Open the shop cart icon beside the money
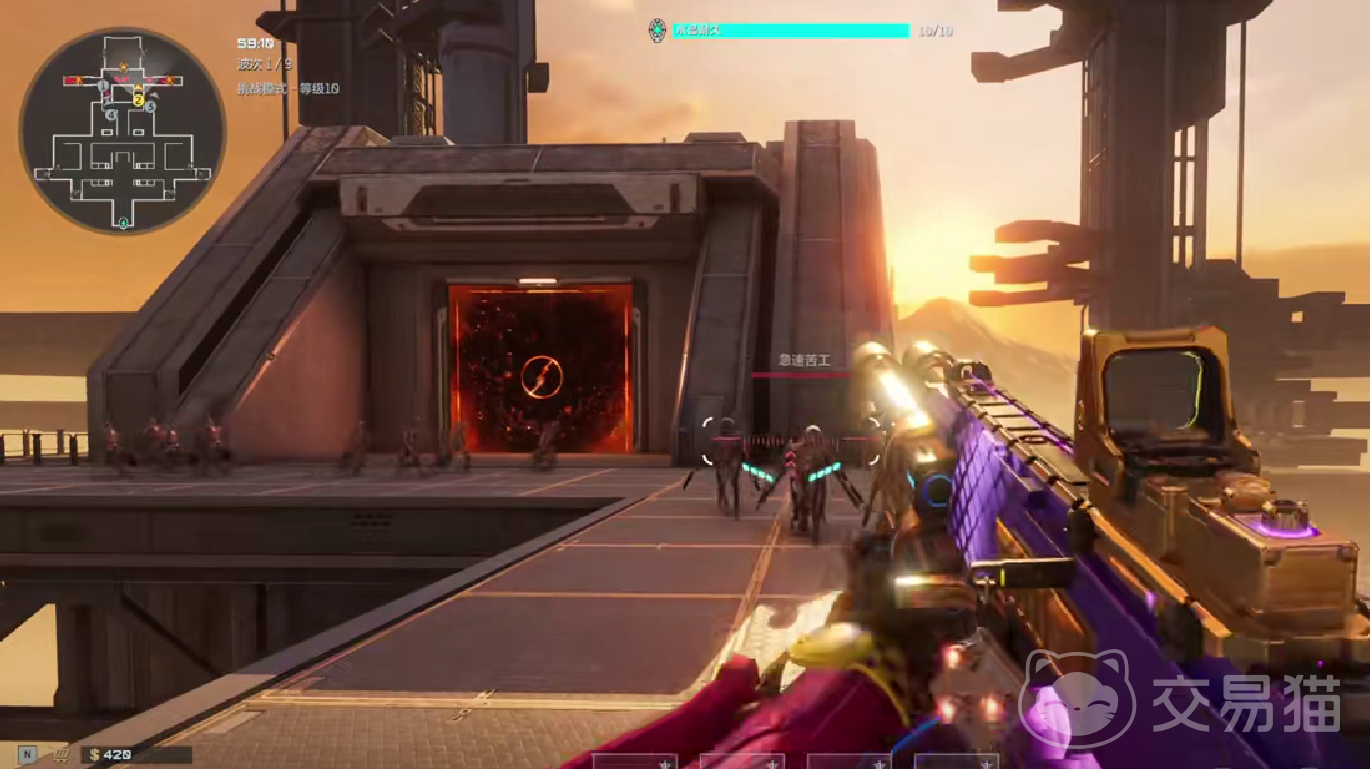 [61, 754]
